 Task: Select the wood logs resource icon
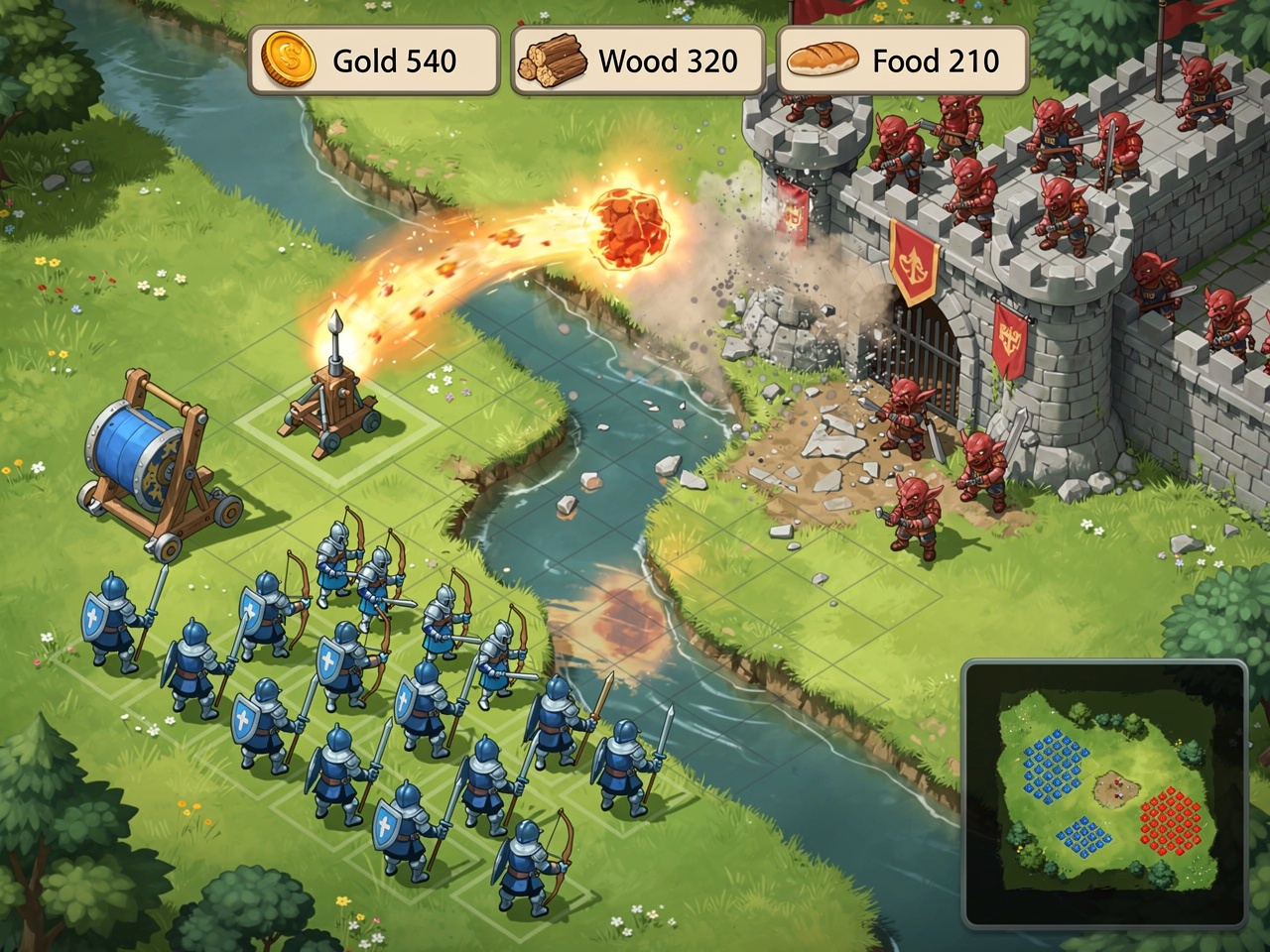pyautogui.click(x=553, y=59)
